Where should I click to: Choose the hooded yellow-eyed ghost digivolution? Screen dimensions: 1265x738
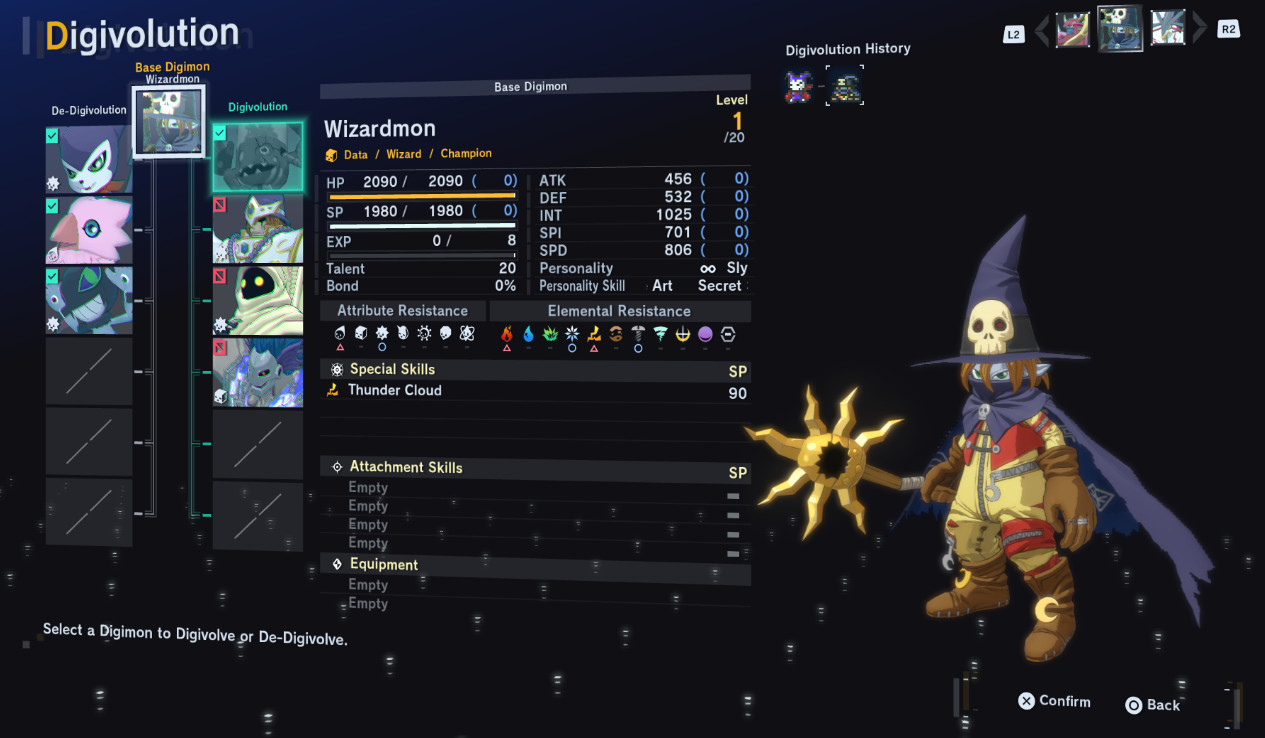(258, 300)
